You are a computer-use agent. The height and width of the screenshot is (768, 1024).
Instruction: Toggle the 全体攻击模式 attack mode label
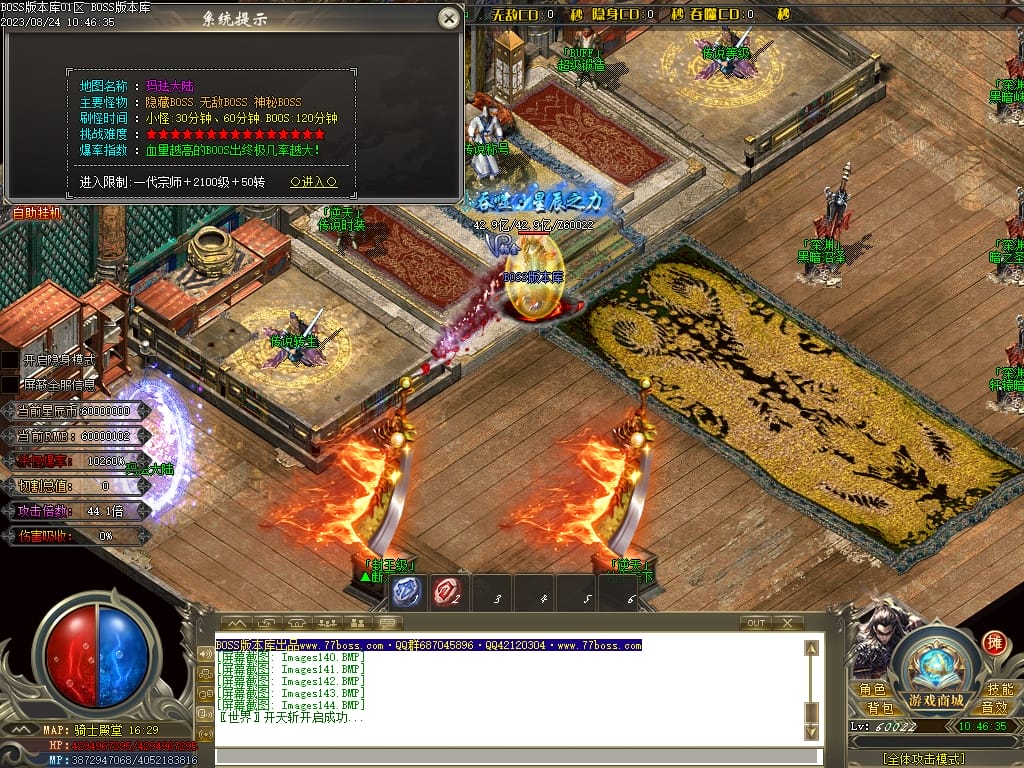[x=923, y=759]
